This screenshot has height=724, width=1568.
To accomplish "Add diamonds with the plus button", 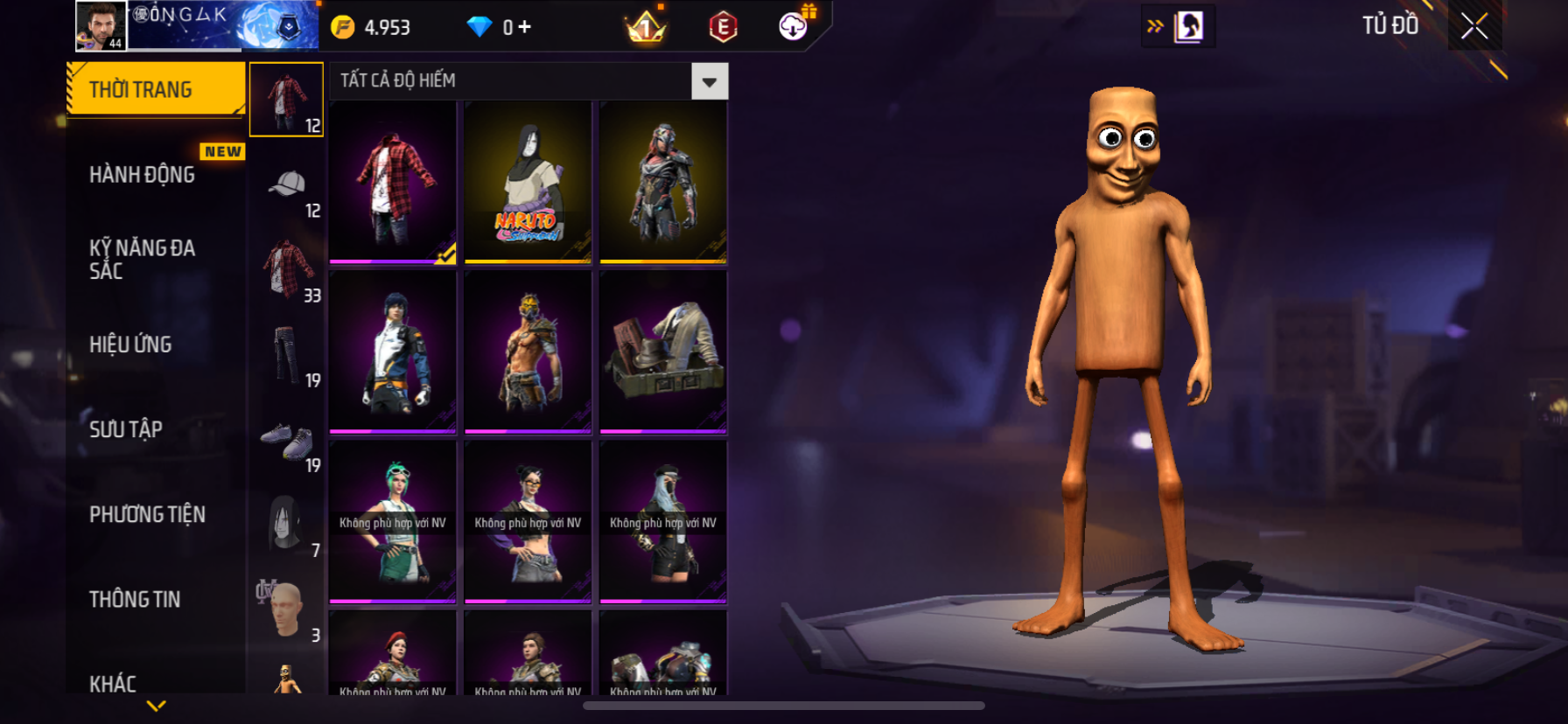I will [524, 27].
